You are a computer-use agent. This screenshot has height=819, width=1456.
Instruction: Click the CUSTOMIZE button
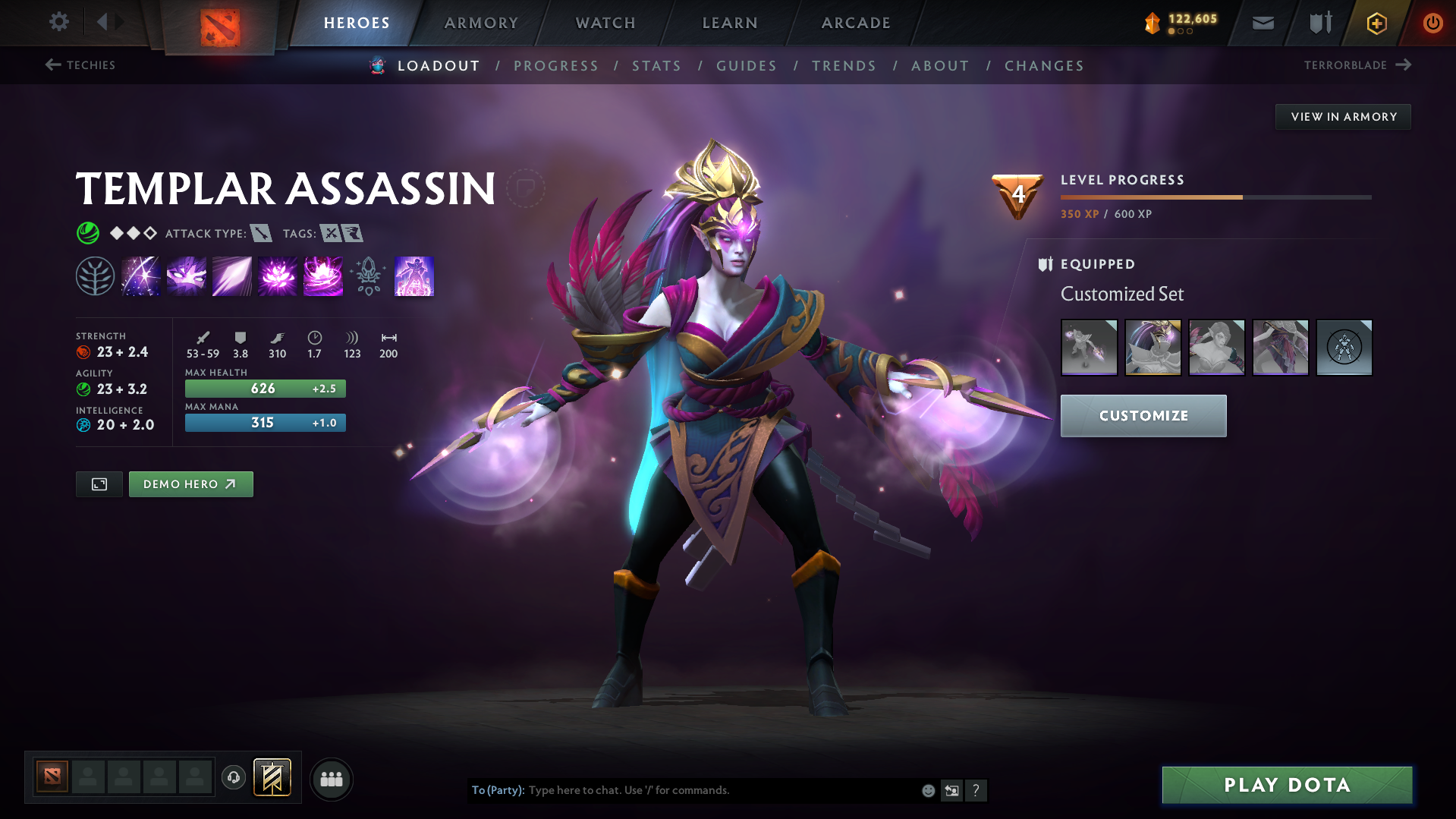click(x=1143, y=415)
